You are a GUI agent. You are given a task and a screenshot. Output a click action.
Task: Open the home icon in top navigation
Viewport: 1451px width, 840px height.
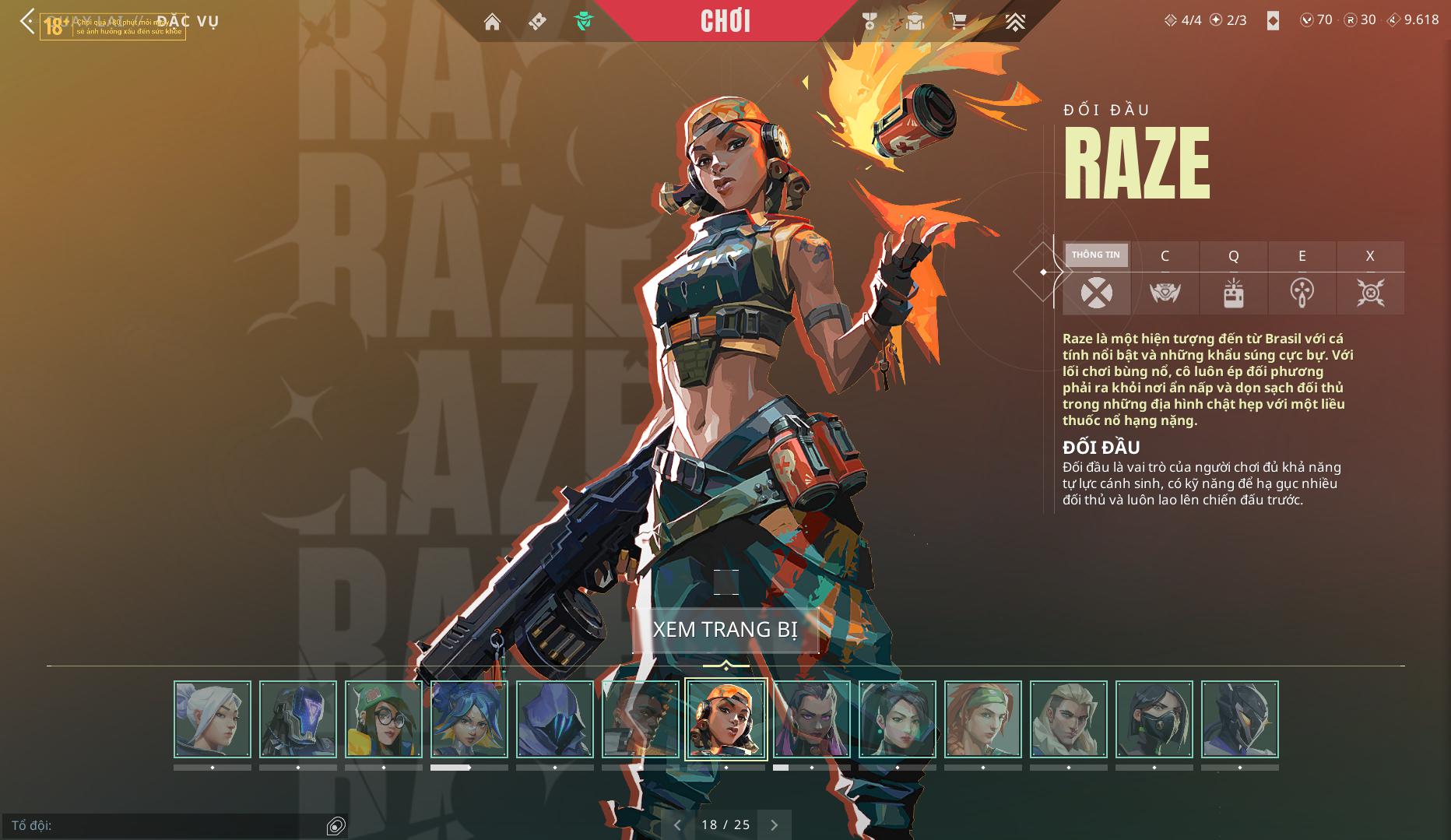492,22
